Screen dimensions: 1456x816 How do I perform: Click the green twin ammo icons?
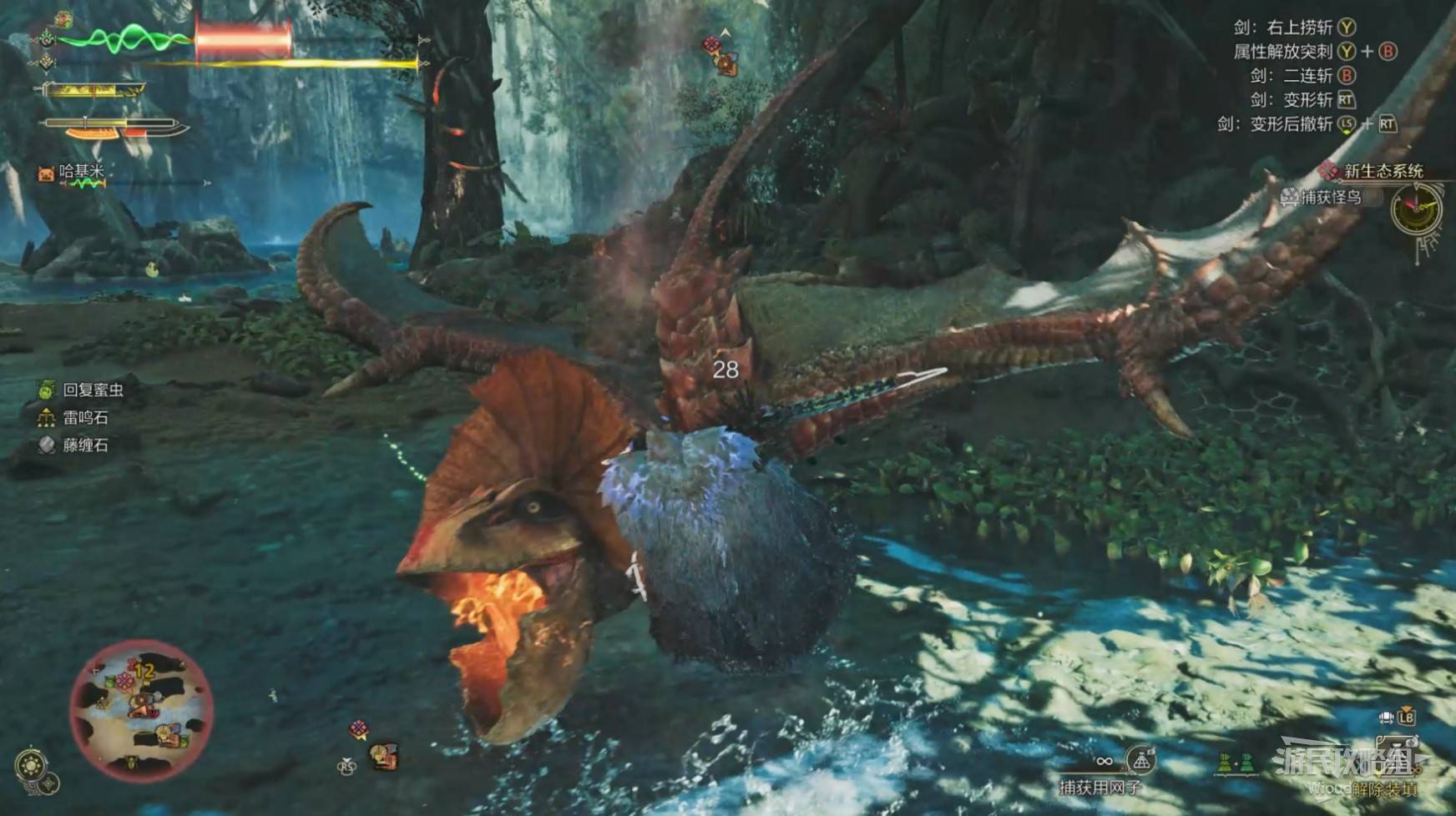click(1236, 762)
